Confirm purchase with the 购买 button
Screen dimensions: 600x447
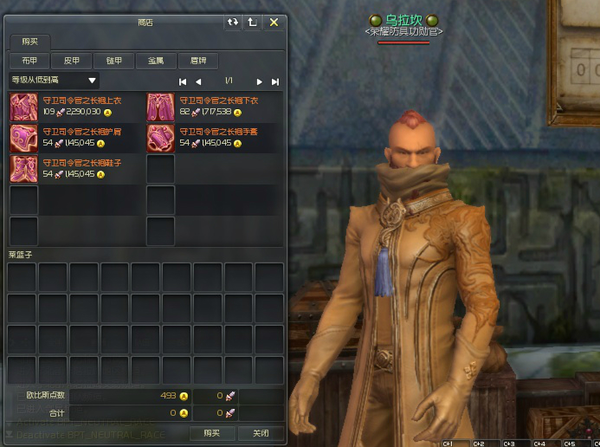[x=211, y=432]
